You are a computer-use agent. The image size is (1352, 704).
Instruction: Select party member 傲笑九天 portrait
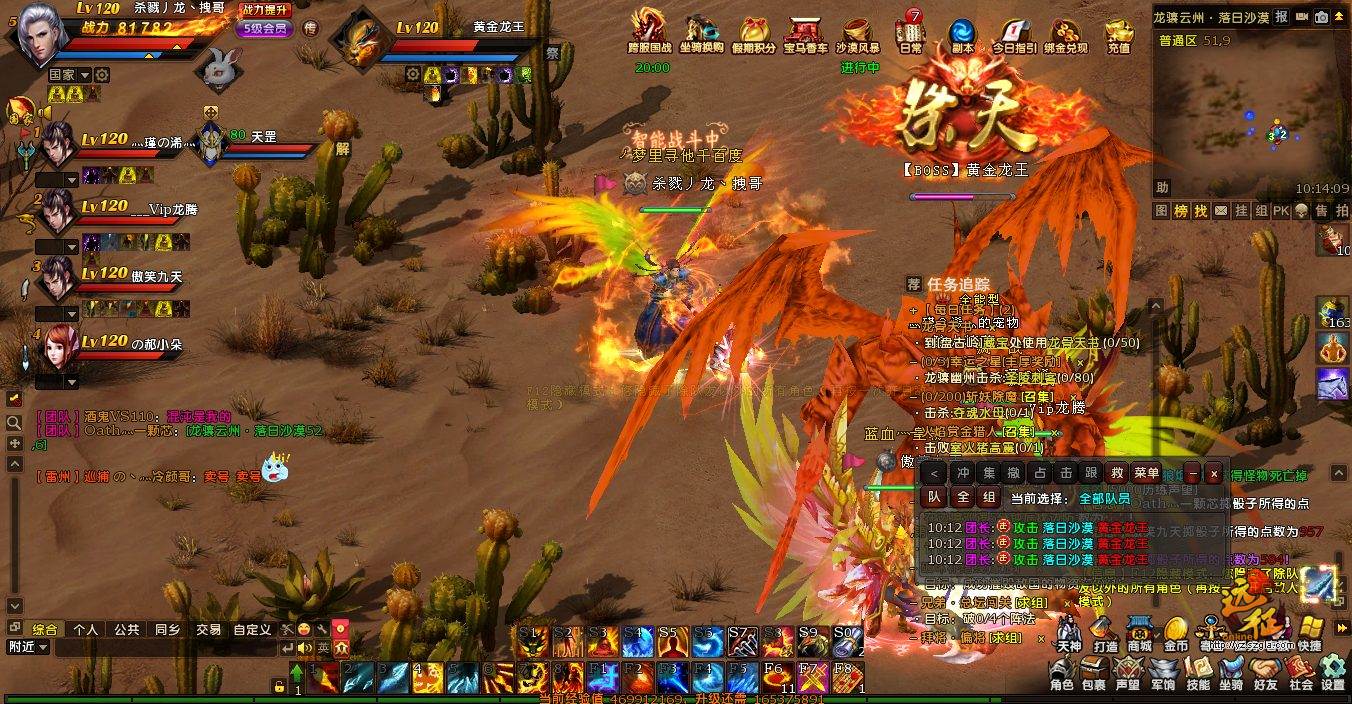(x=56, y=279)
